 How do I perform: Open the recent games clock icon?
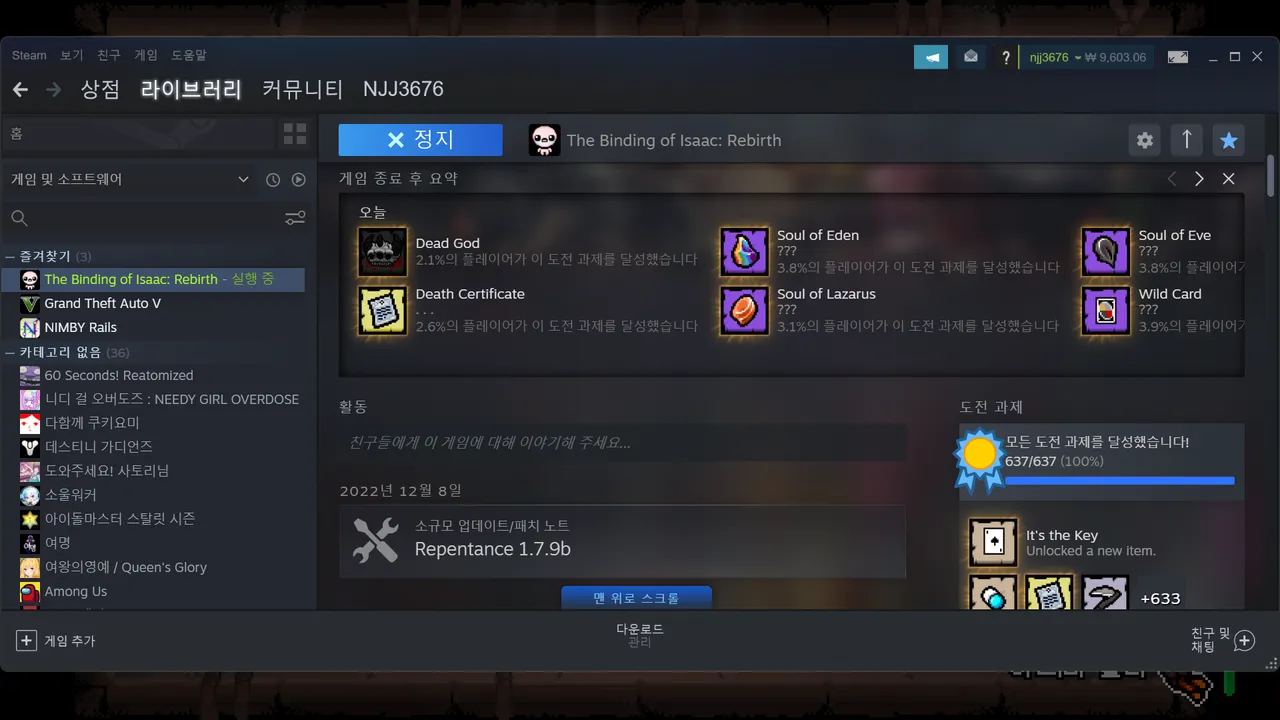(x=272, y=179)
